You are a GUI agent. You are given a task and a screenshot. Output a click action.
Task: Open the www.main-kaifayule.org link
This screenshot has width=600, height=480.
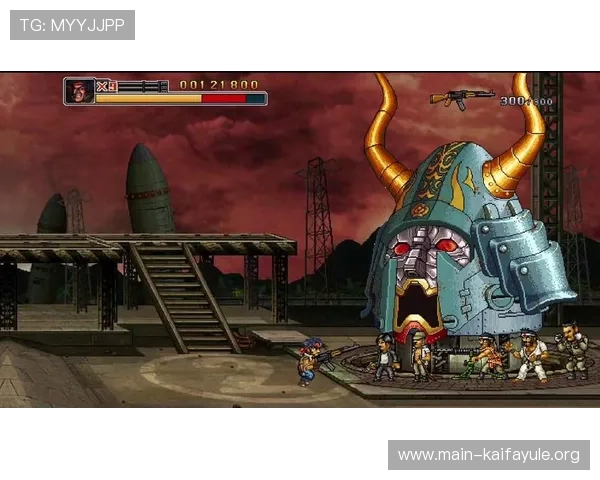click(488, 455)
